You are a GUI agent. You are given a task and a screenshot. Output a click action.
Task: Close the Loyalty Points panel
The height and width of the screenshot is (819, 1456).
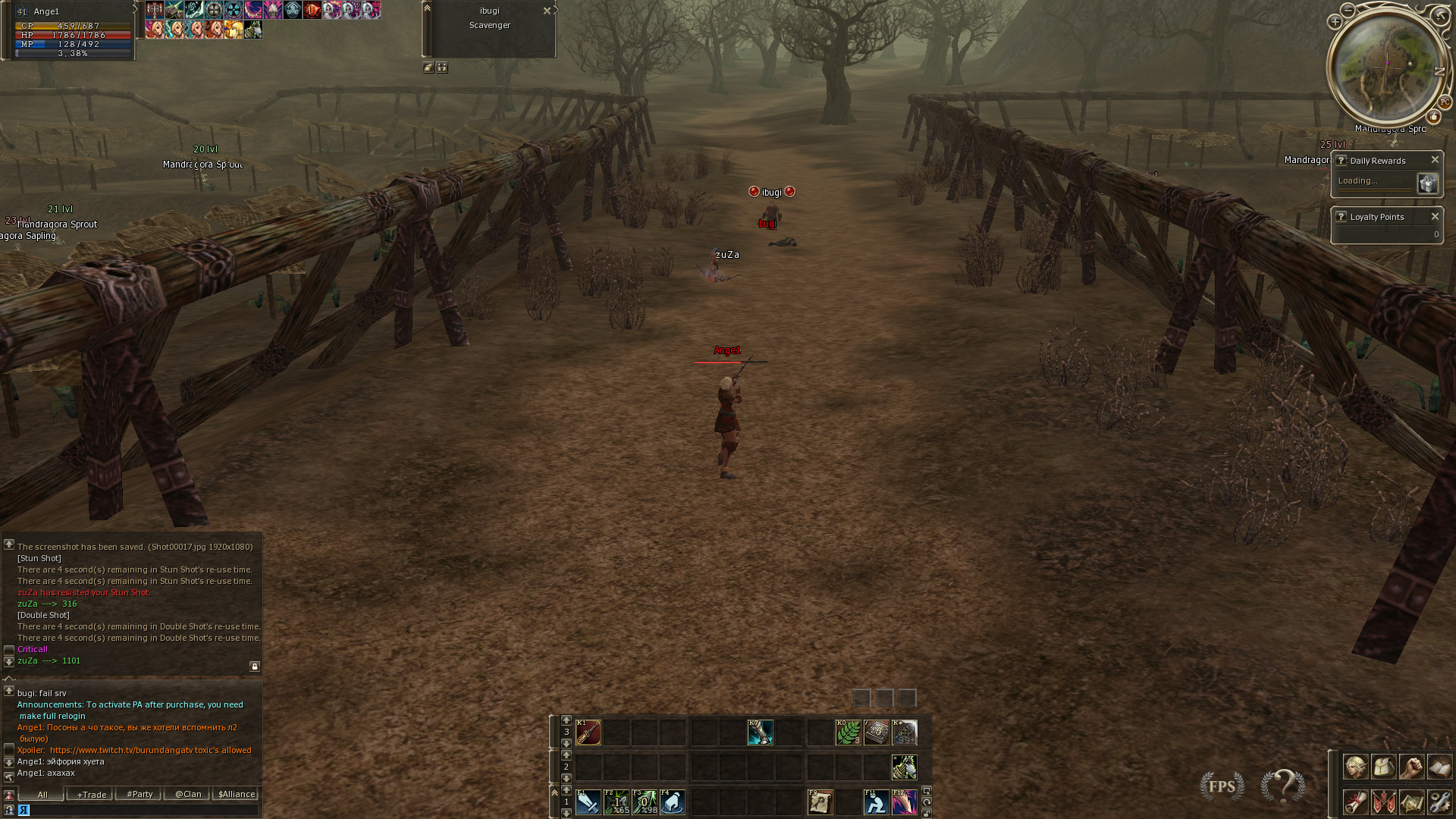point(1435,217)
